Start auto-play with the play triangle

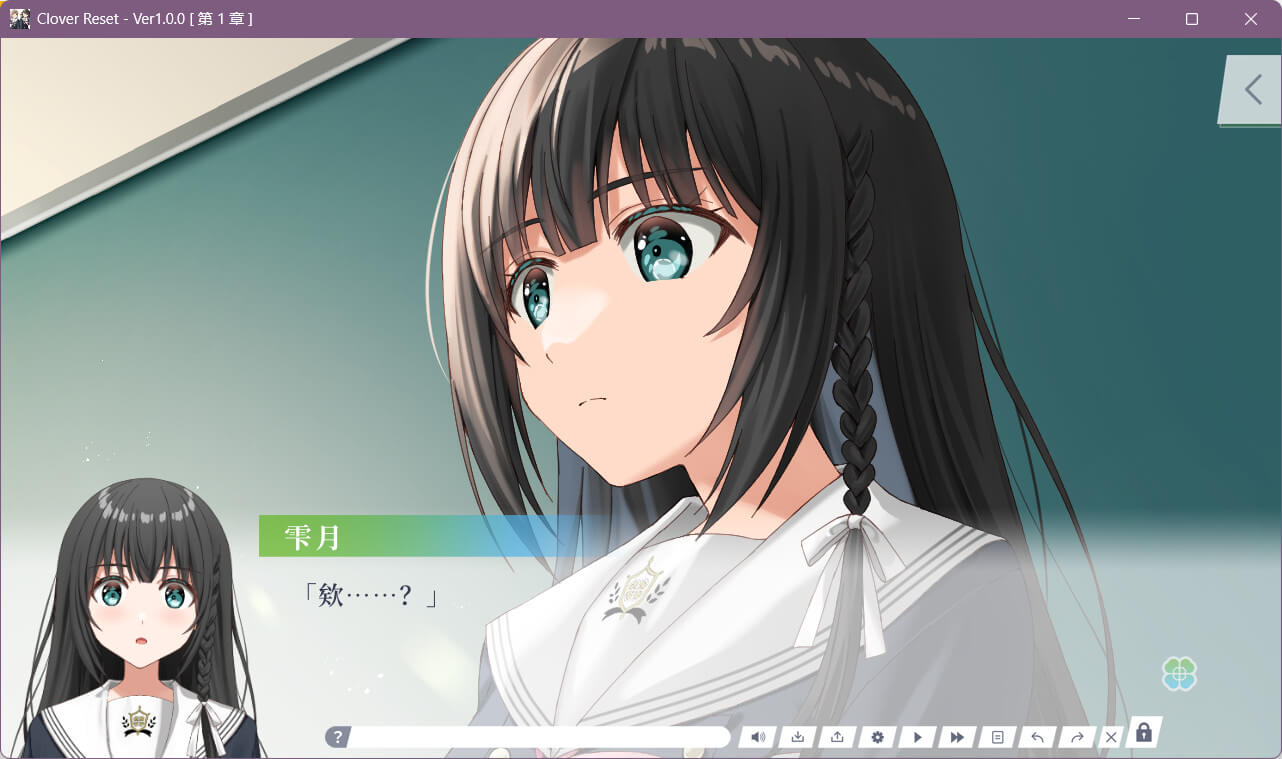pos(917,737)
